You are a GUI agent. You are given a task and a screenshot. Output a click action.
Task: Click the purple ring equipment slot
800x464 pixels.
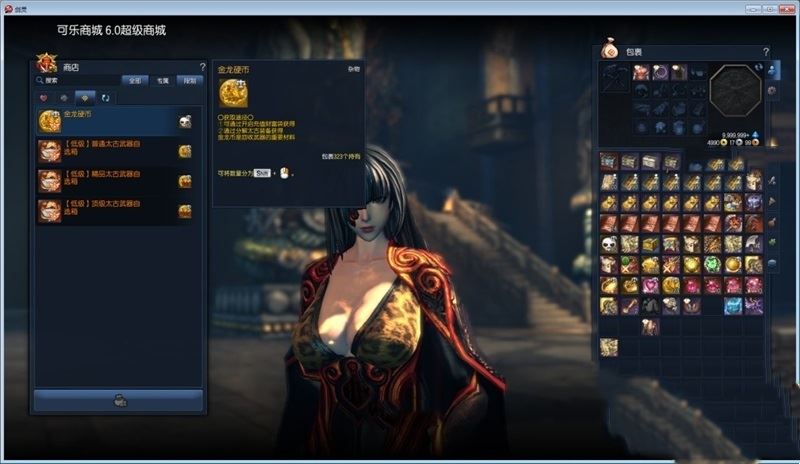click(x=660, y=72)
